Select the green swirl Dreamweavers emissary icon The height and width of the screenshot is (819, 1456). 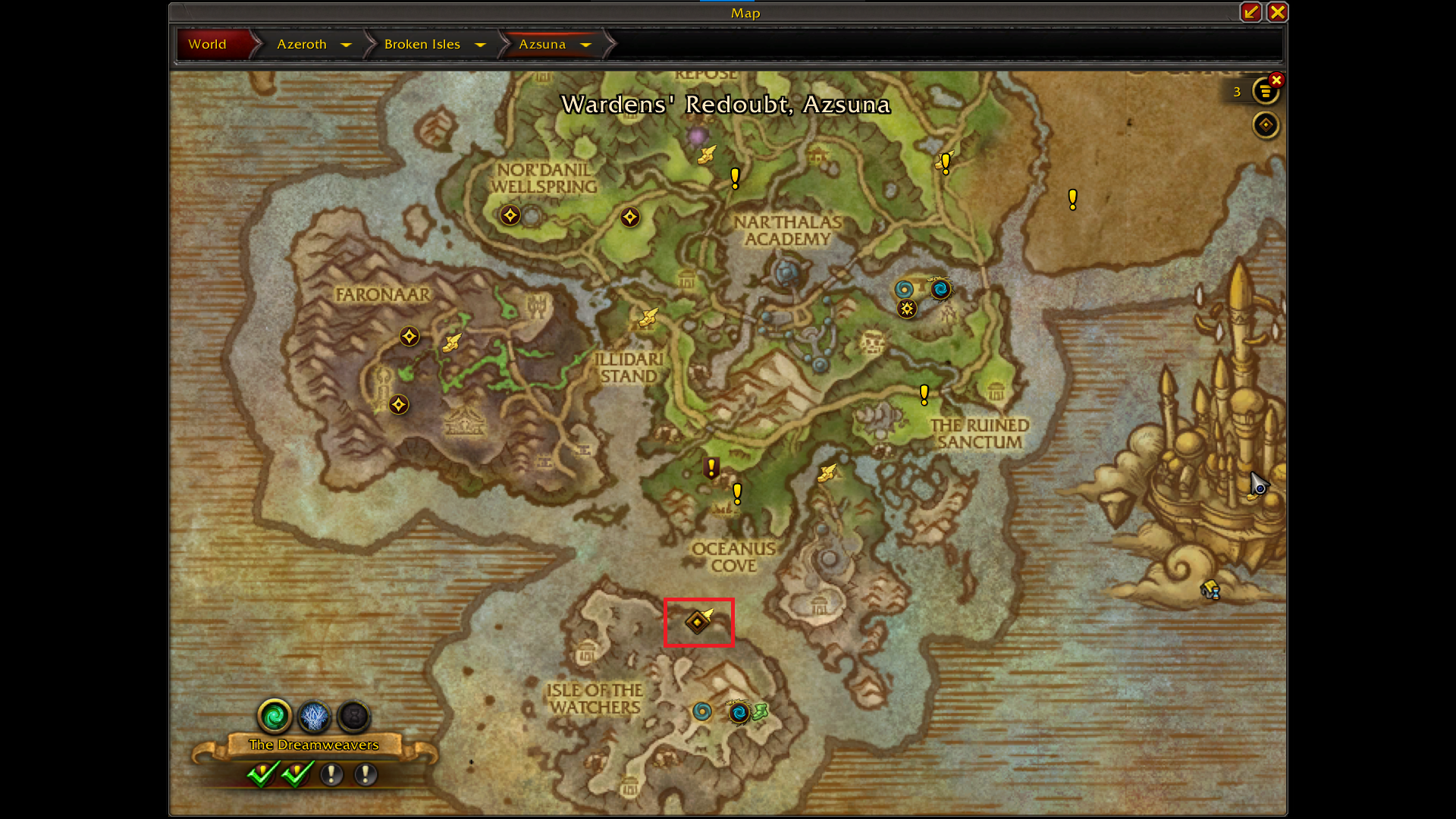[x=275, y=716]
